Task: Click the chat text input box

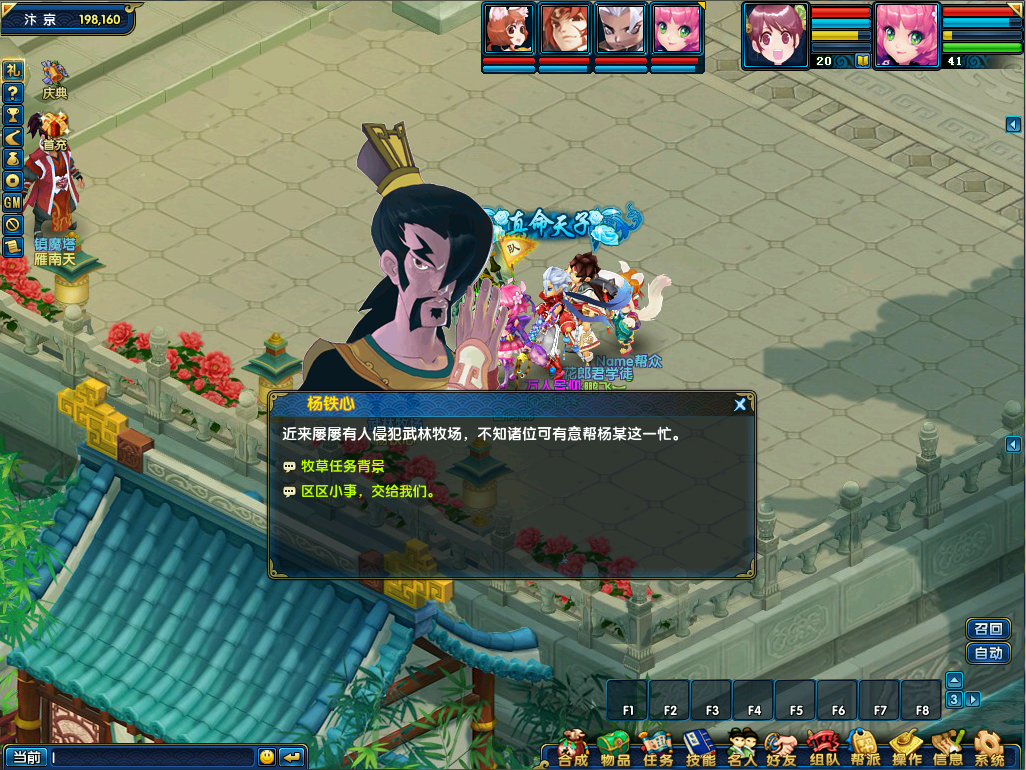Action: [x=152, y=757]
